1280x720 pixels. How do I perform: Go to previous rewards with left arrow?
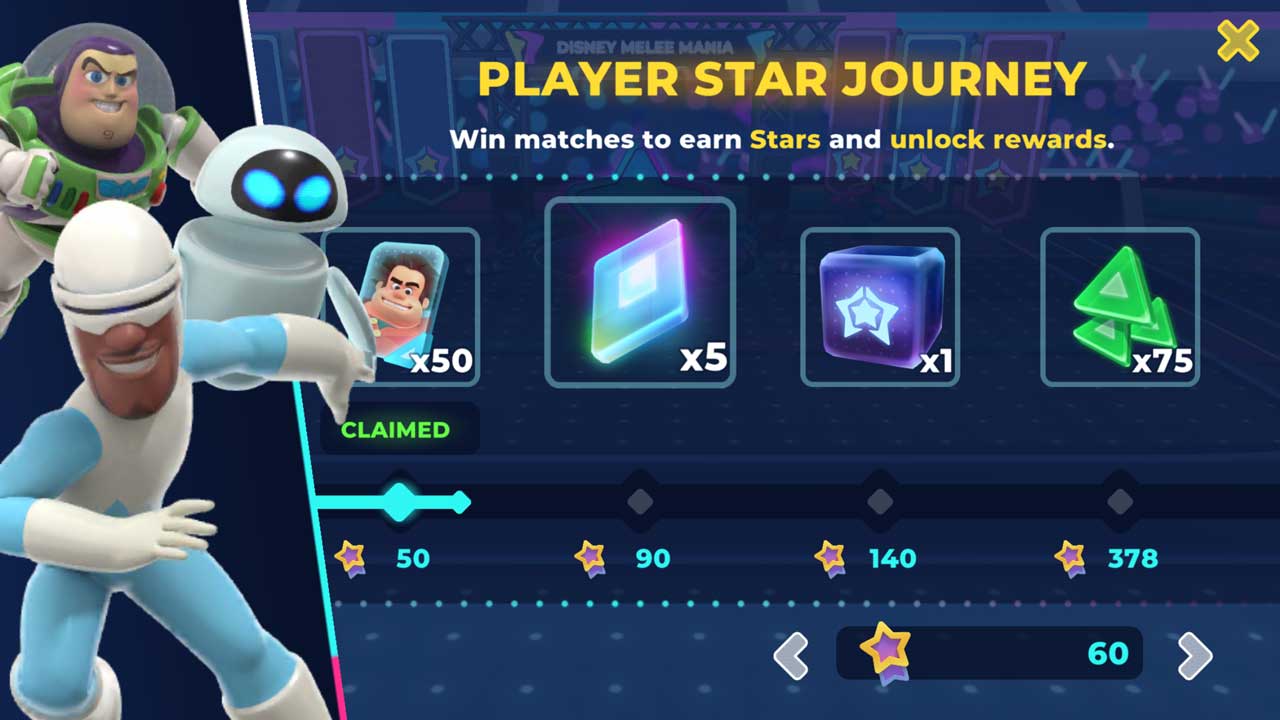tap(791, 656)
